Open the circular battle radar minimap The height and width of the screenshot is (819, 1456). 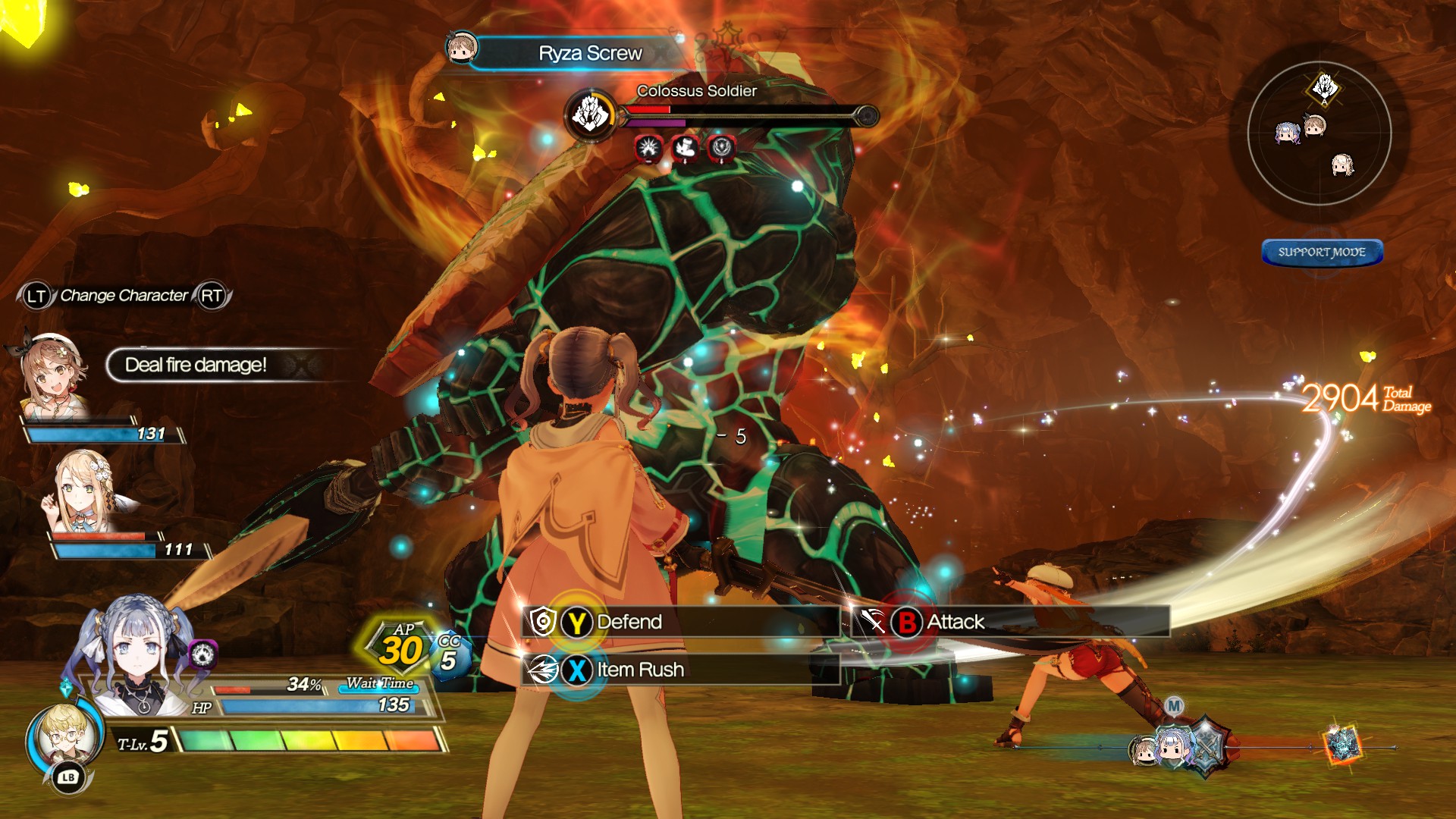(x=1319, y=133)
